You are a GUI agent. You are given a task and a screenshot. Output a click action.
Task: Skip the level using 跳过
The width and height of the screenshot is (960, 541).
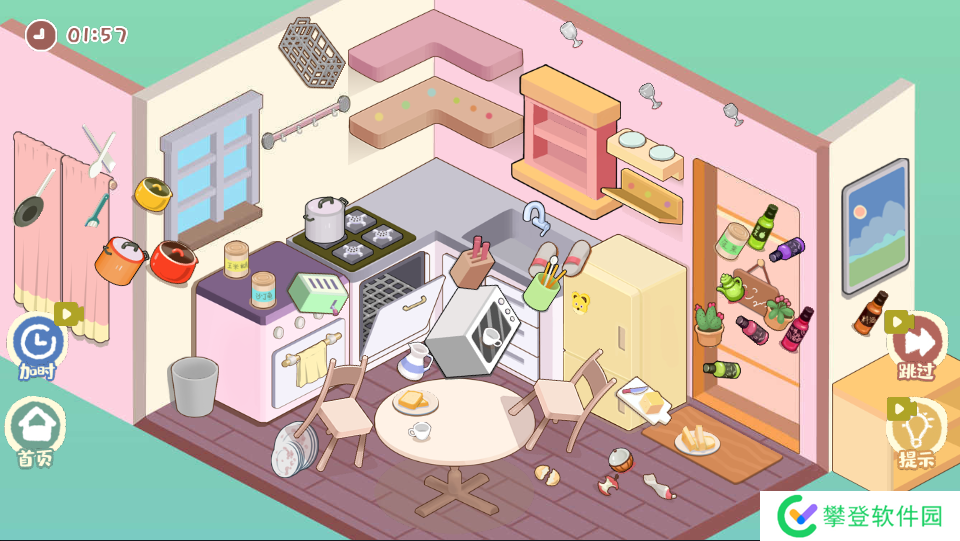tap(917, 345)
